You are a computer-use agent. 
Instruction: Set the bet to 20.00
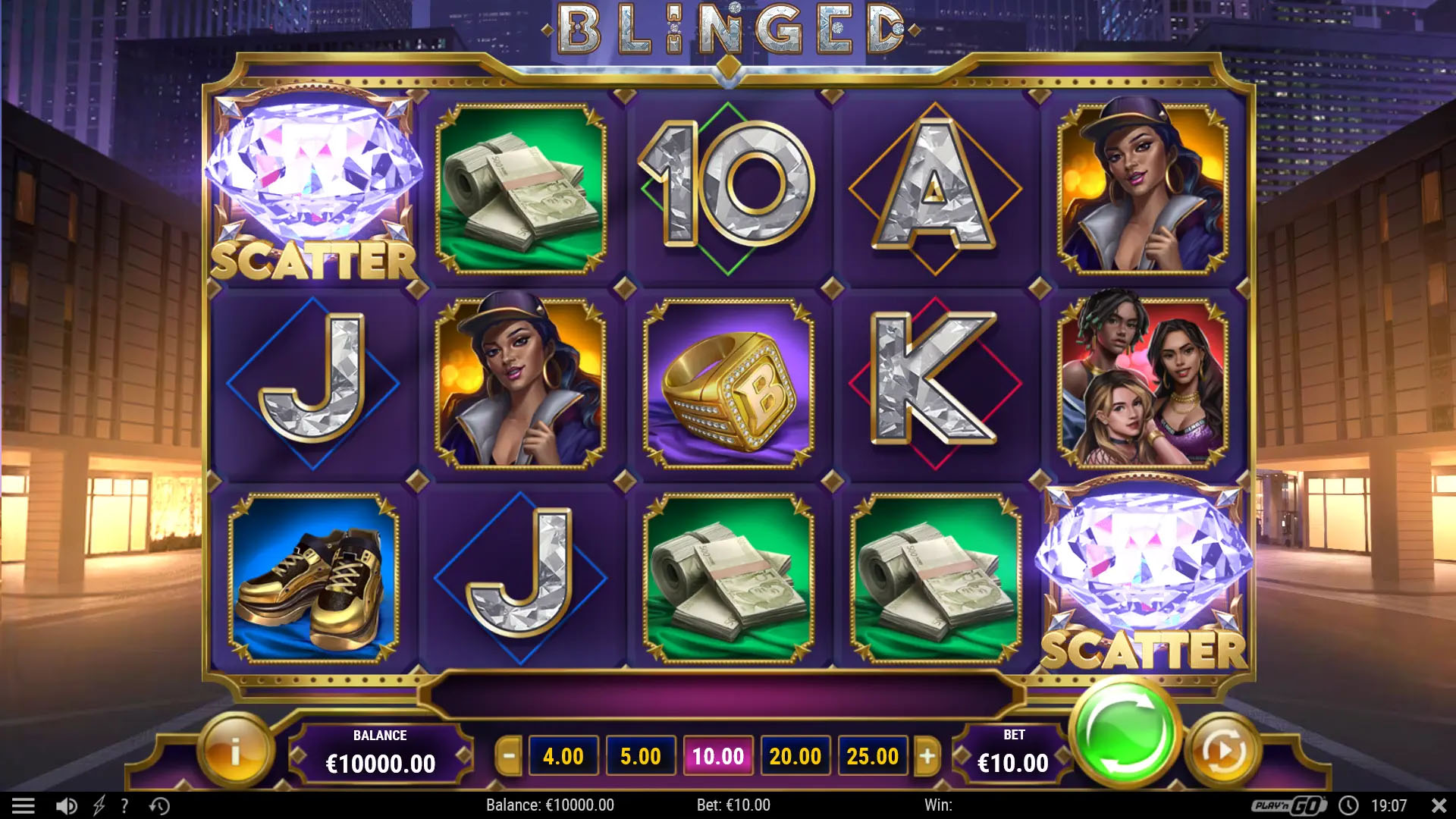pyautogui.click(x=795, y=756)
